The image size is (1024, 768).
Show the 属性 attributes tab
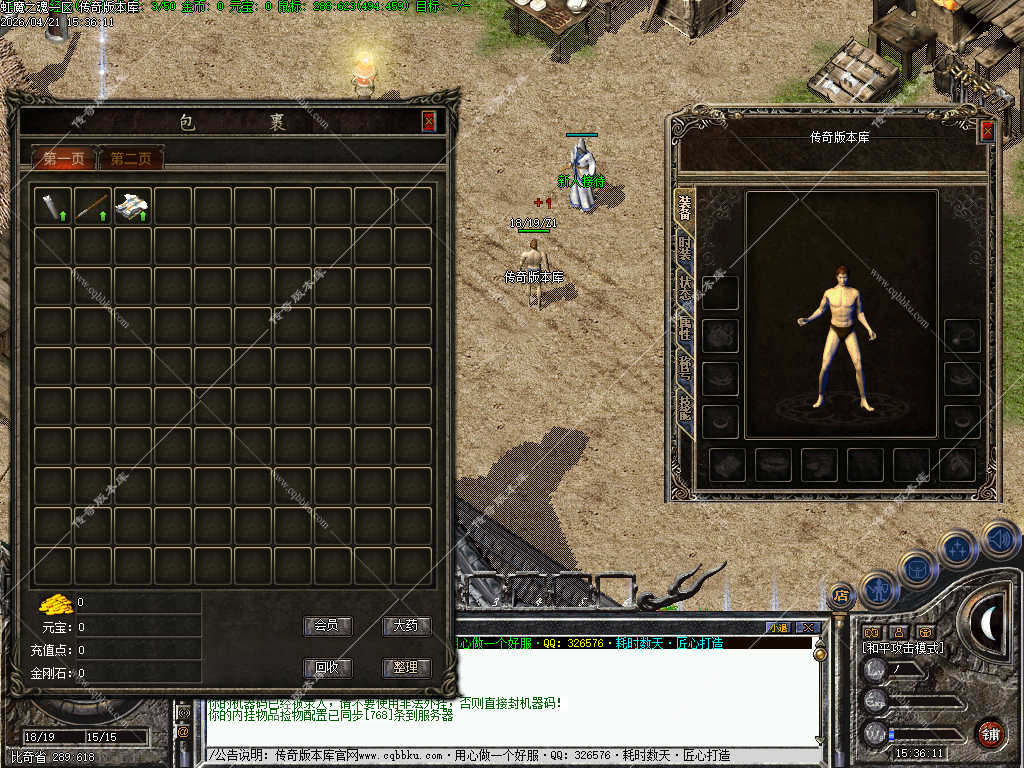tap(685, 328)
